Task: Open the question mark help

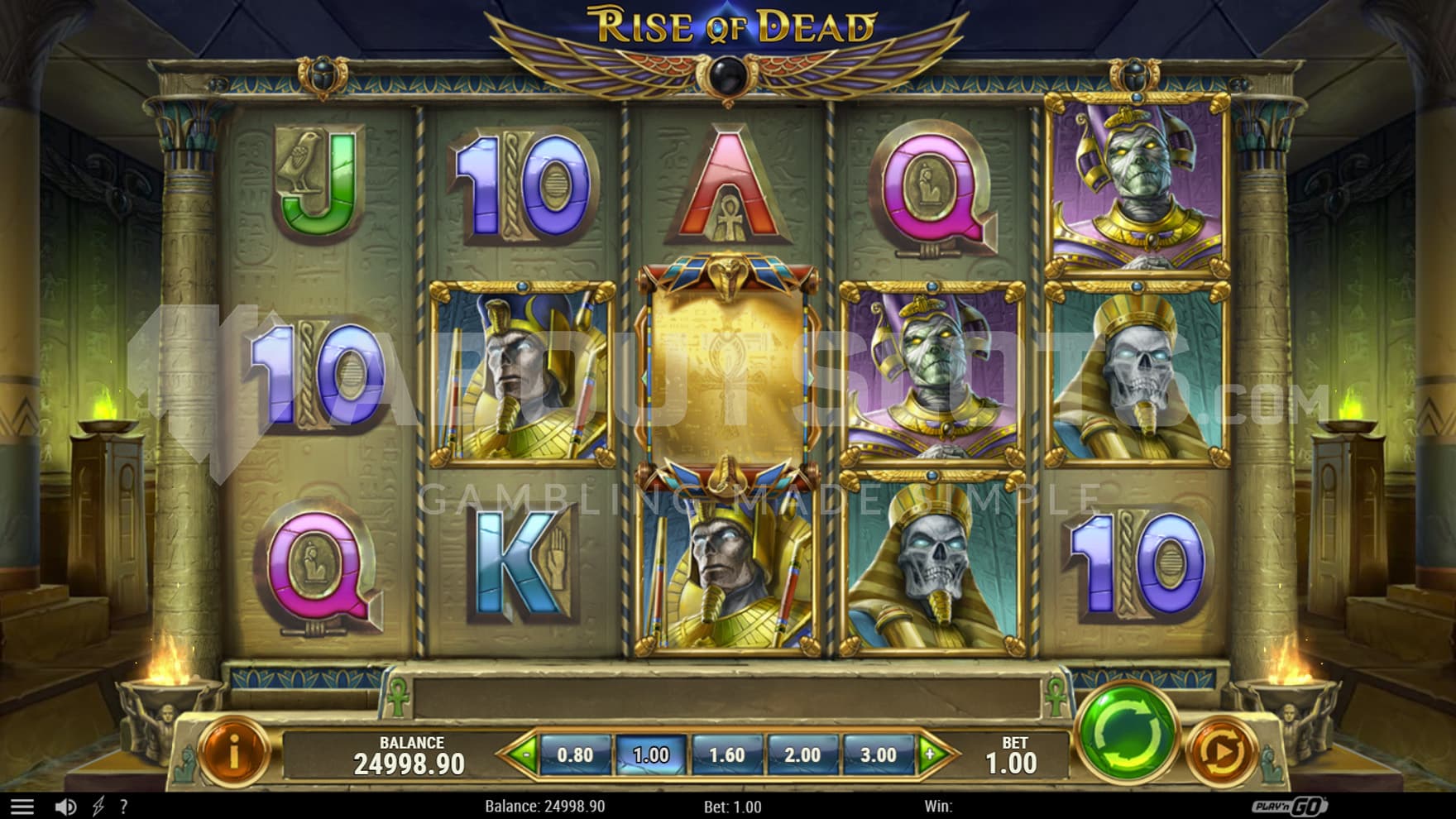Action: (124, 807)
